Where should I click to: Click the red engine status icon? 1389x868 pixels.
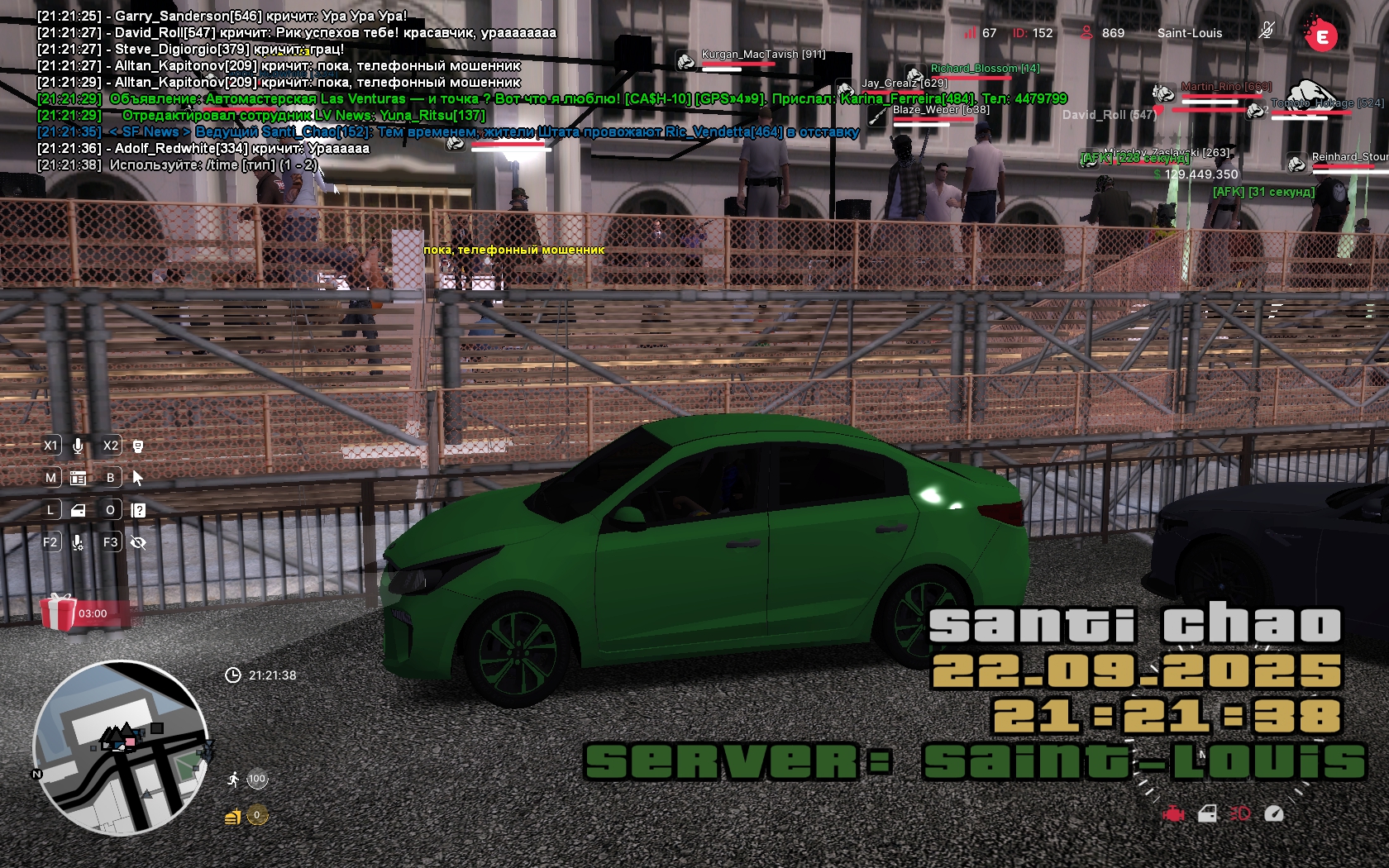point(1172,814)
